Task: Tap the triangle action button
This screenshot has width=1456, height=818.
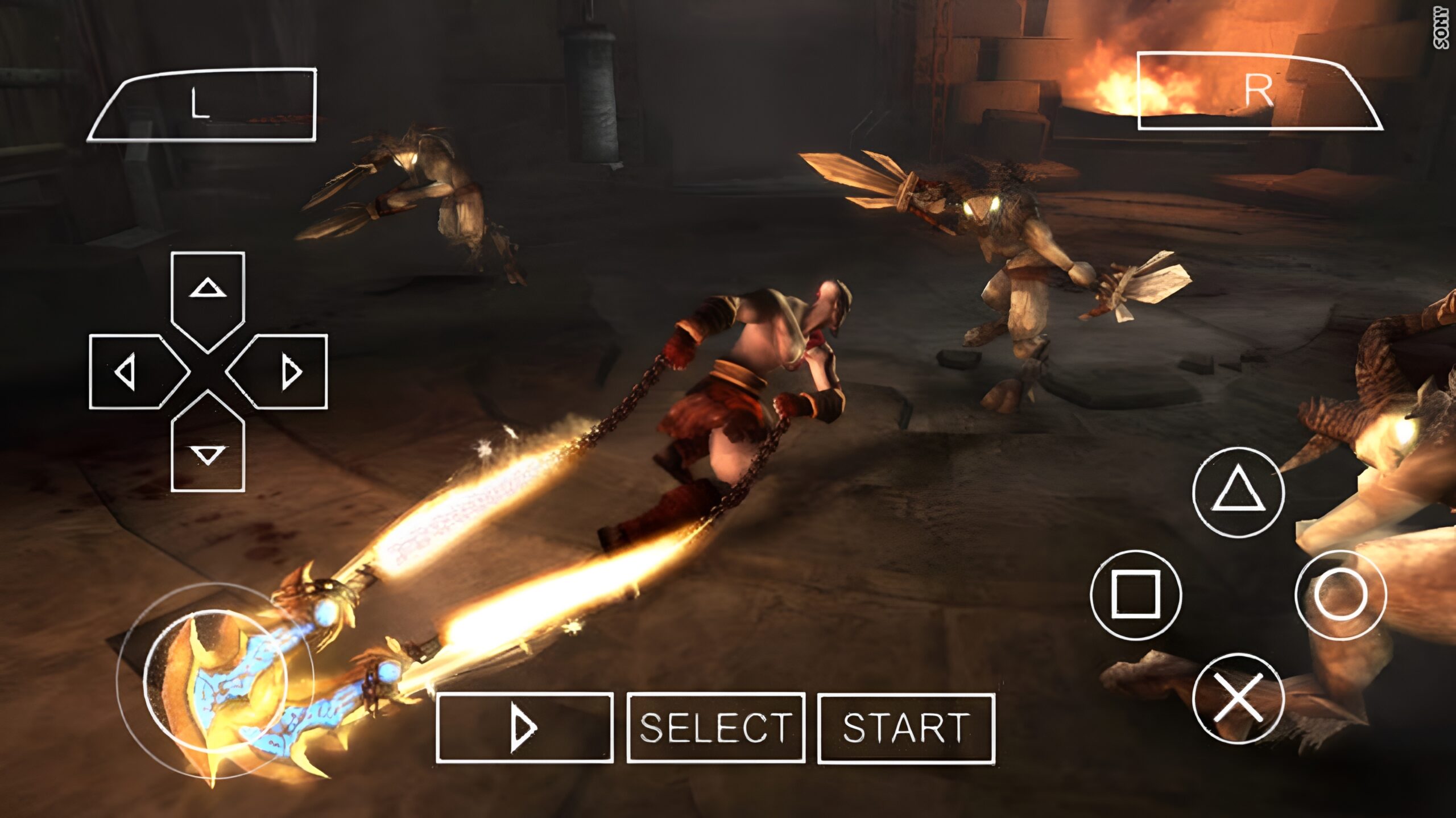Action: [x=1238, y=492]
